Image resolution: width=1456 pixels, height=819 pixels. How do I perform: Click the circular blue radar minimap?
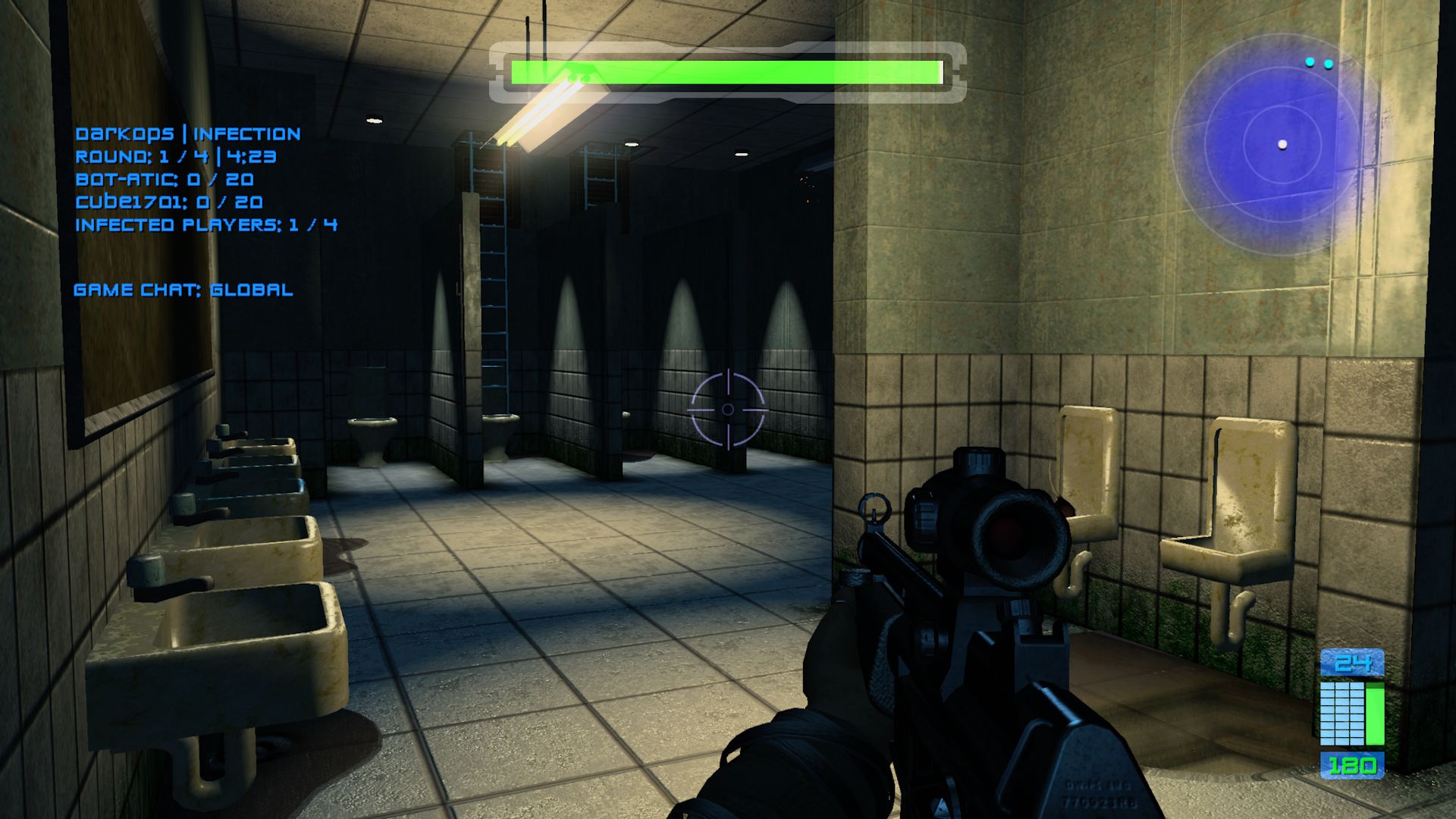pos(1282,144)
